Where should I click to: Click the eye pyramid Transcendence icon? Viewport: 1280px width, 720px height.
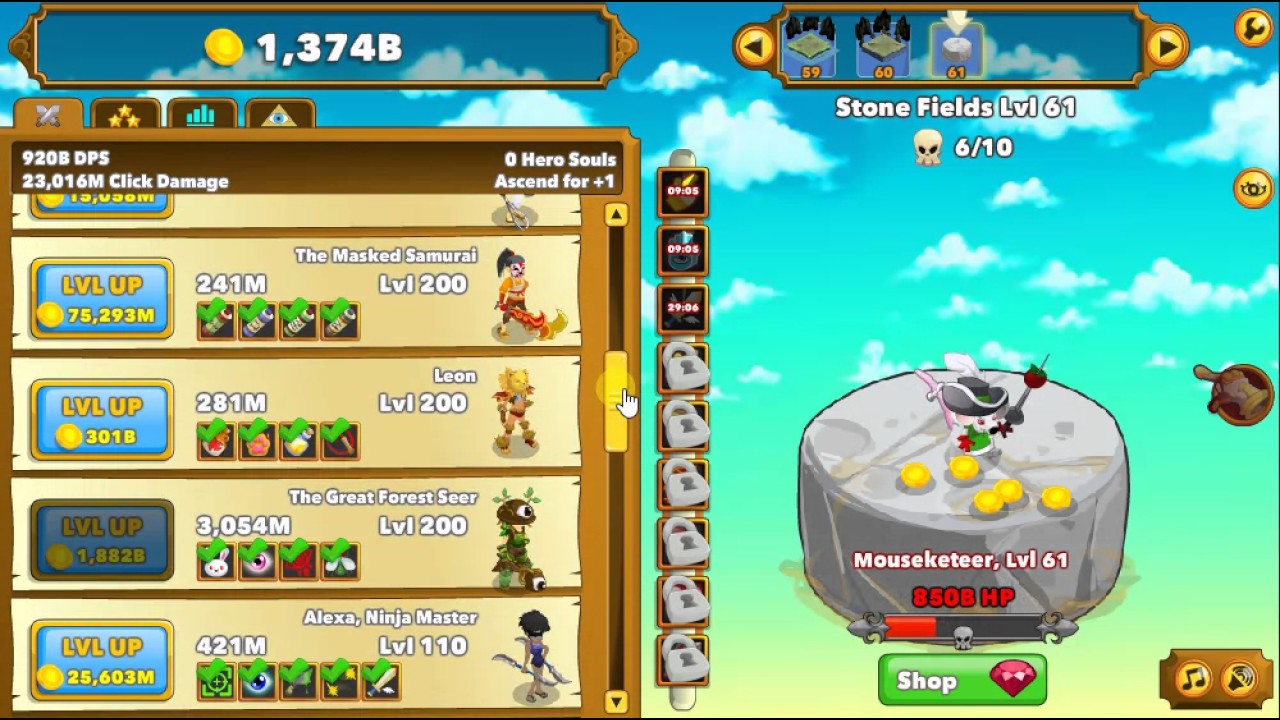click(x=281, y=116)
